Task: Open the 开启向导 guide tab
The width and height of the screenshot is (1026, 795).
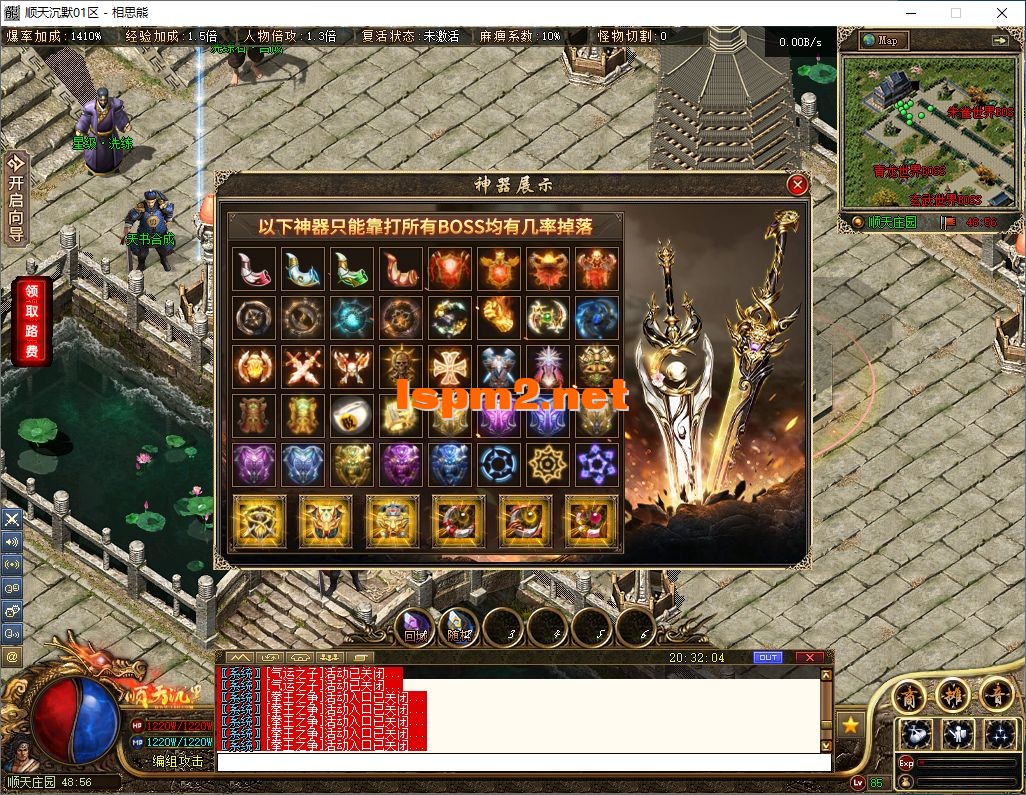Action: pos(16,197)
